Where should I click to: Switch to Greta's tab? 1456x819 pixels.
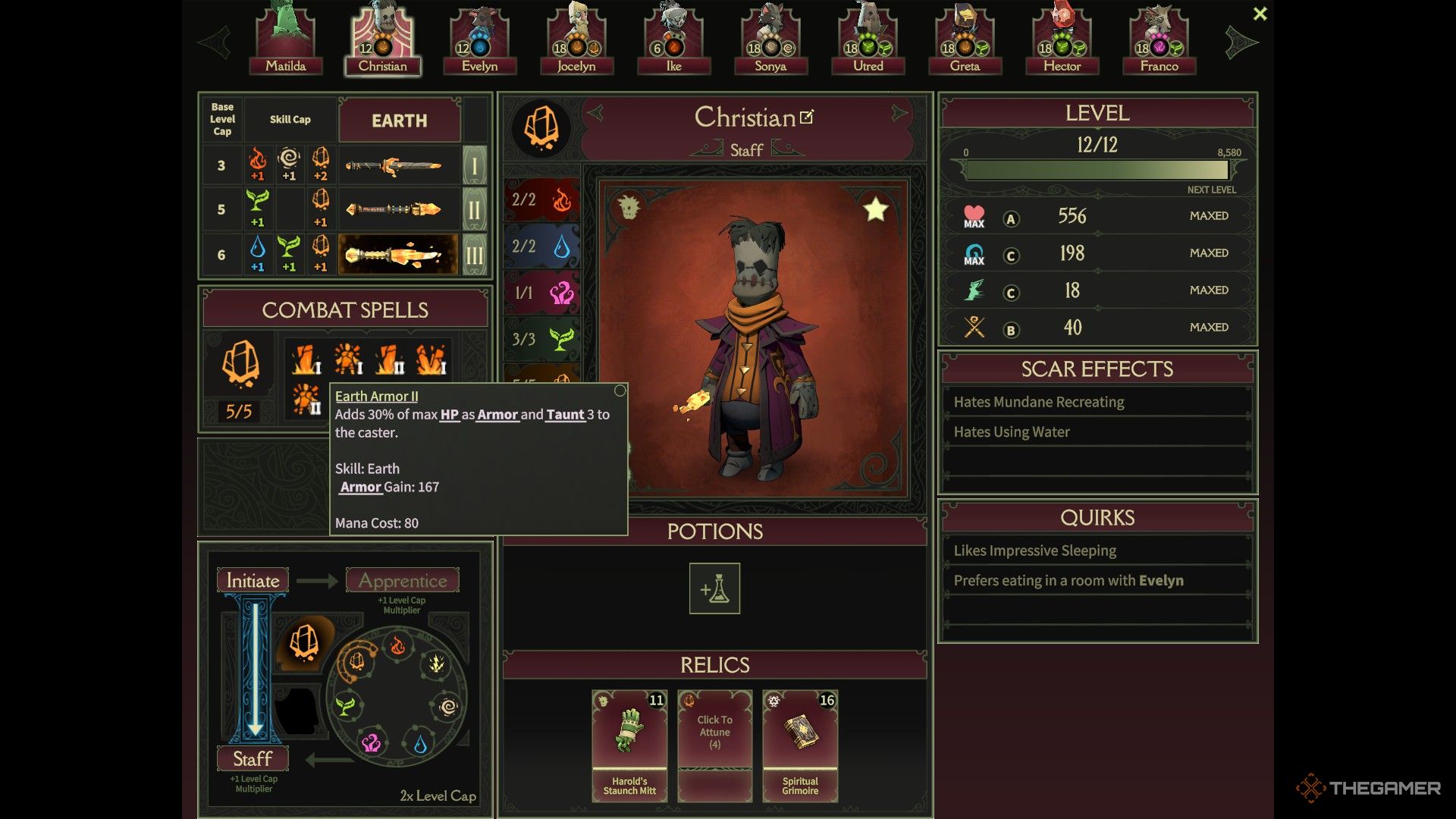[x=965, y=42]
